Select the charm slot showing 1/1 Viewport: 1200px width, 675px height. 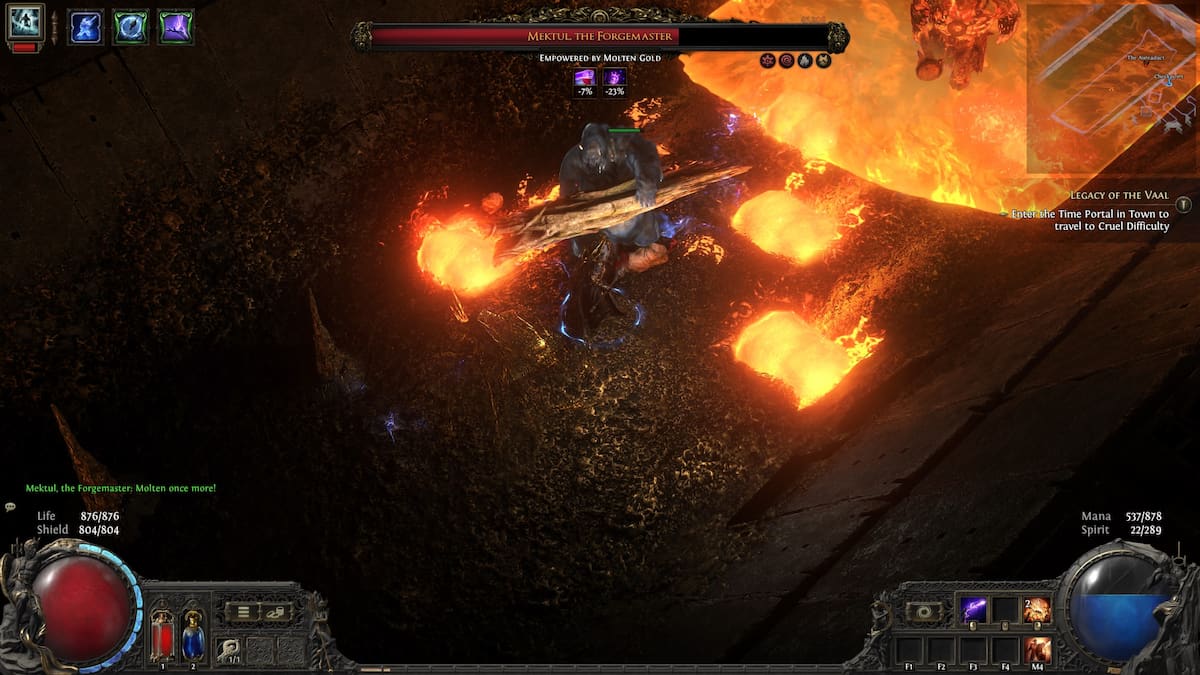tap(229, 649)
